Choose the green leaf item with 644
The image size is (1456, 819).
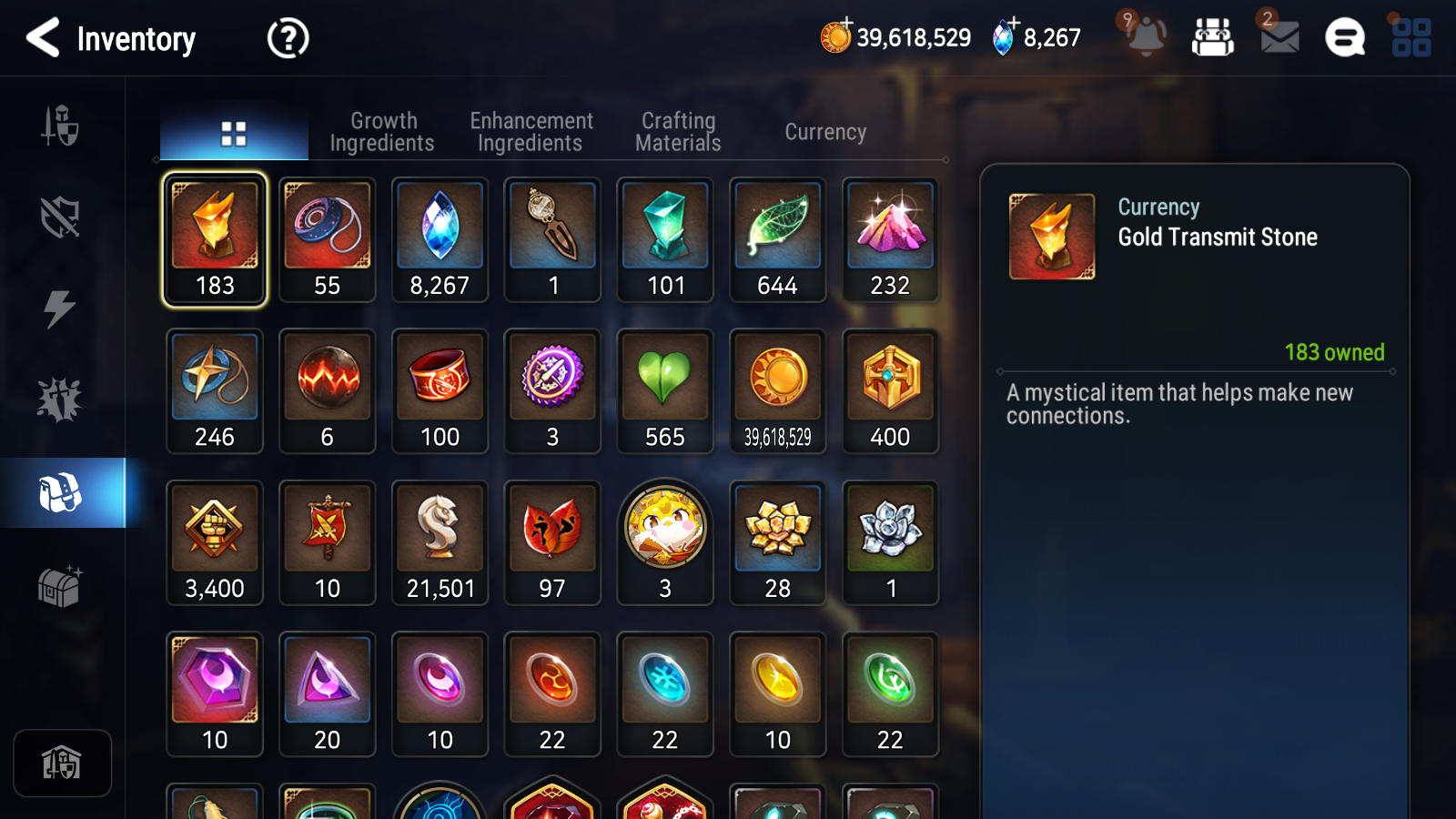[778, 239]
